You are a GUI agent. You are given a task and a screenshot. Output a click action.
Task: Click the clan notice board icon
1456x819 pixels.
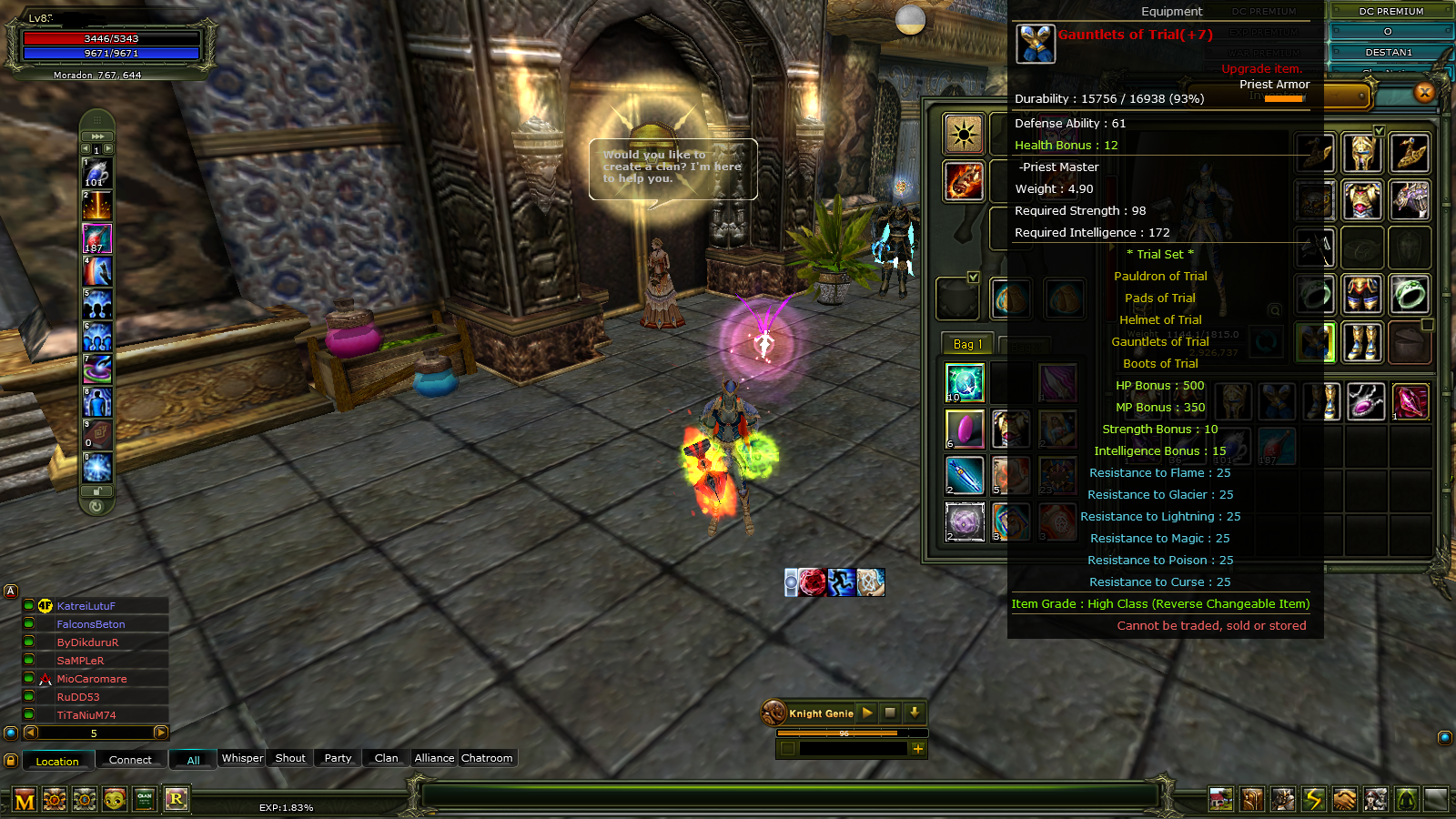[x=146, y=798]
